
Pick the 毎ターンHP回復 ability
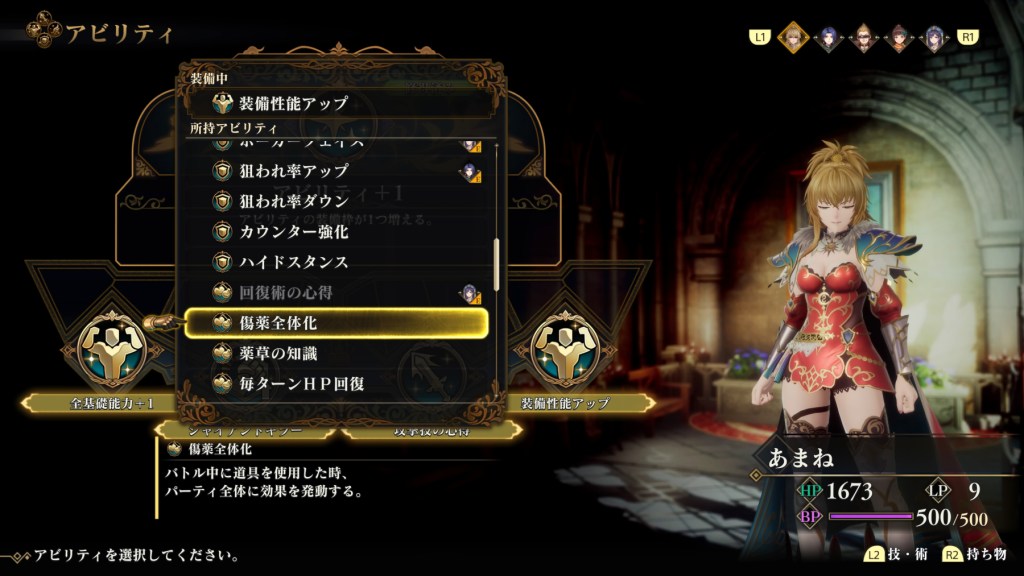coord(336,382)
